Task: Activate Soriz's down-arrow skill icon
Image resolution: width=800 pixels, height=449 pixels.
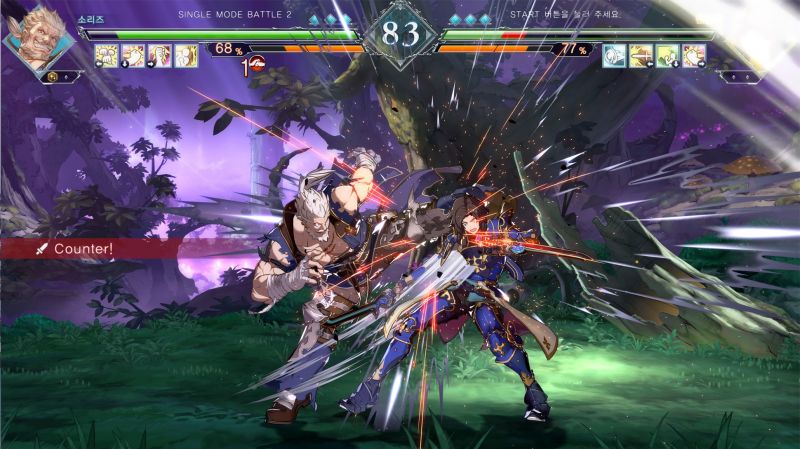Action: pyautogui.click(x=133, y=56)
